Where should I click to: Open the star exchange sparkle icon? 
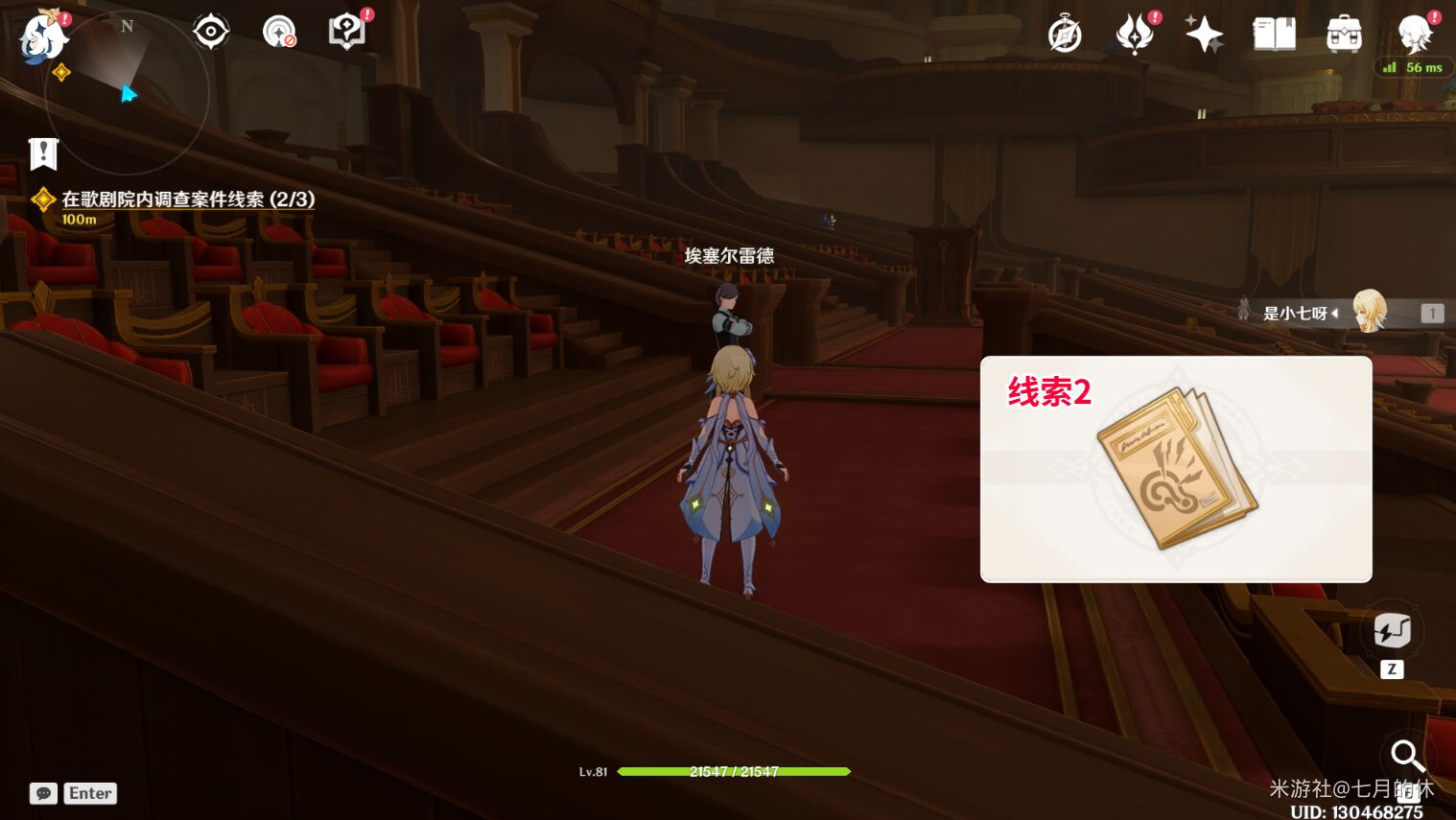[1204, 33]
